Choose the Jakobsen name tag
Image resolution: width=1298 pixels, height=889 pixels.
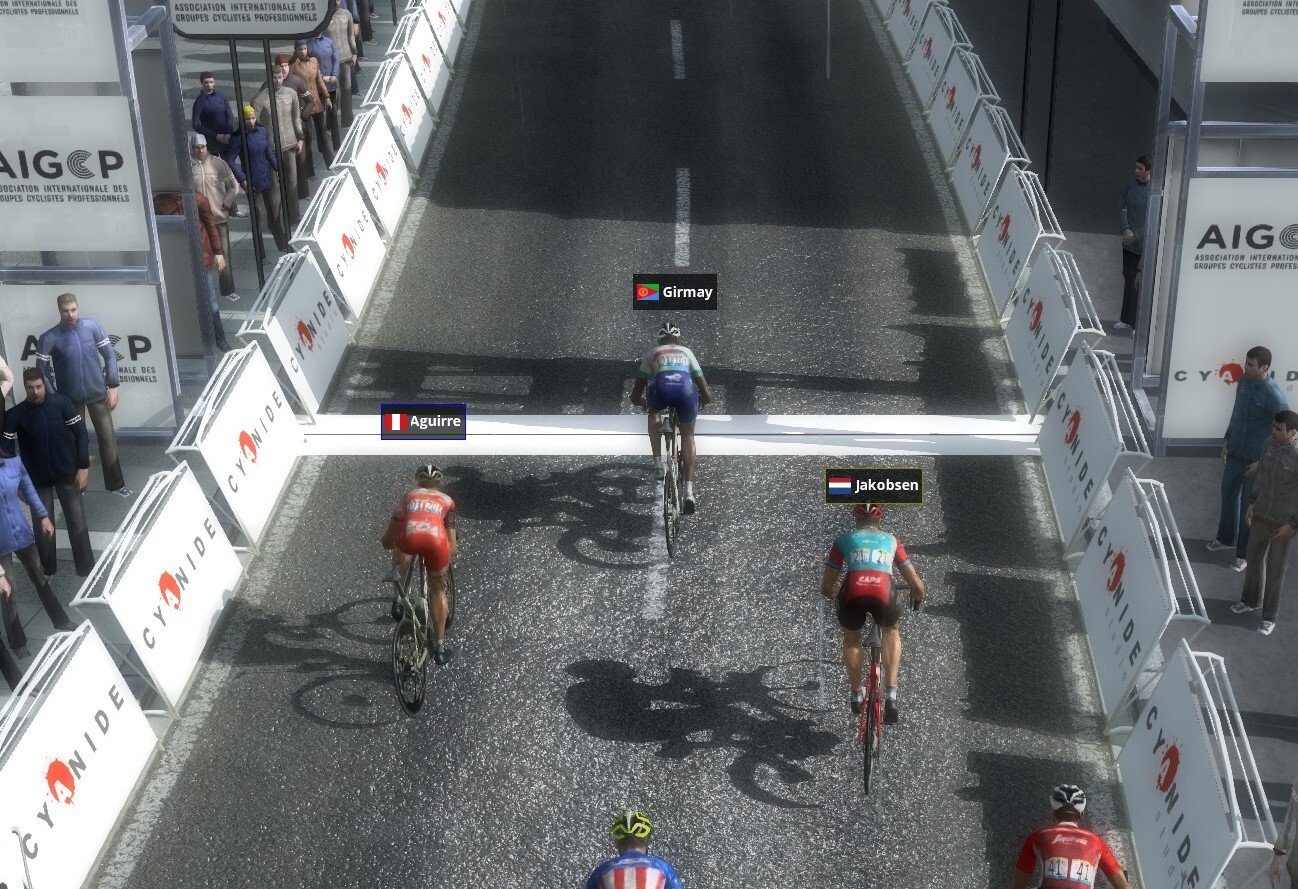tap(873, 486)
